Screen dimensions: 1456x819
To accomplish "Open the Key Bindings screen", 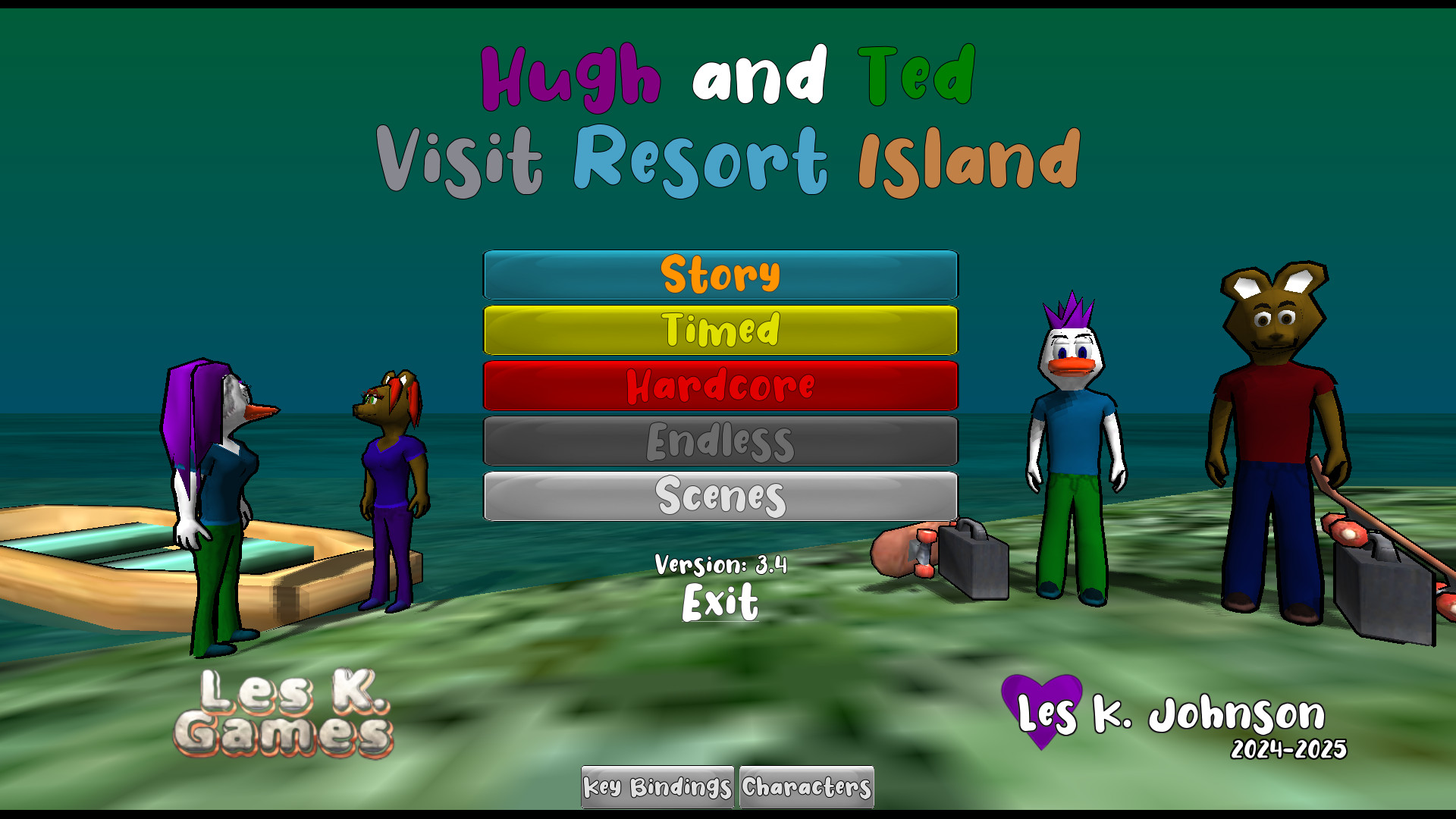I will coord(657,787).
